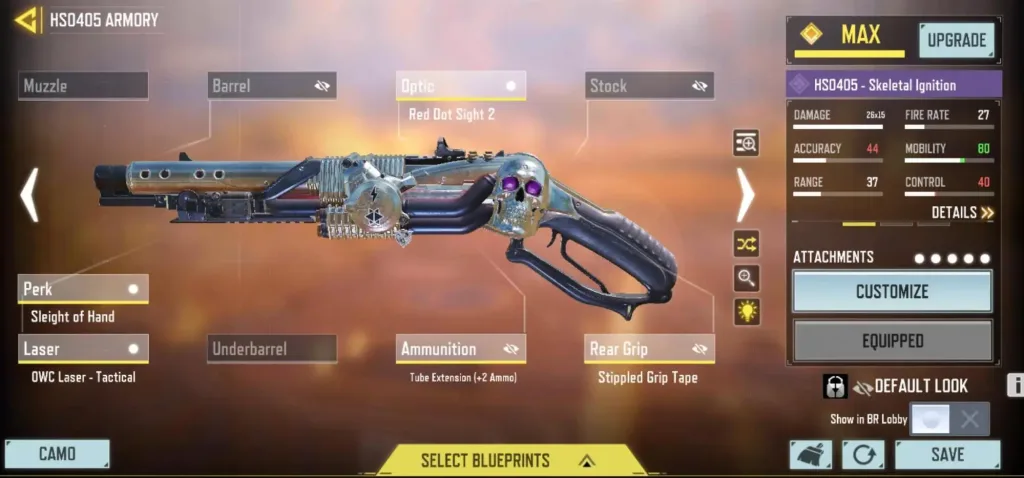Open the Optic attachment slot

point(461,86)
